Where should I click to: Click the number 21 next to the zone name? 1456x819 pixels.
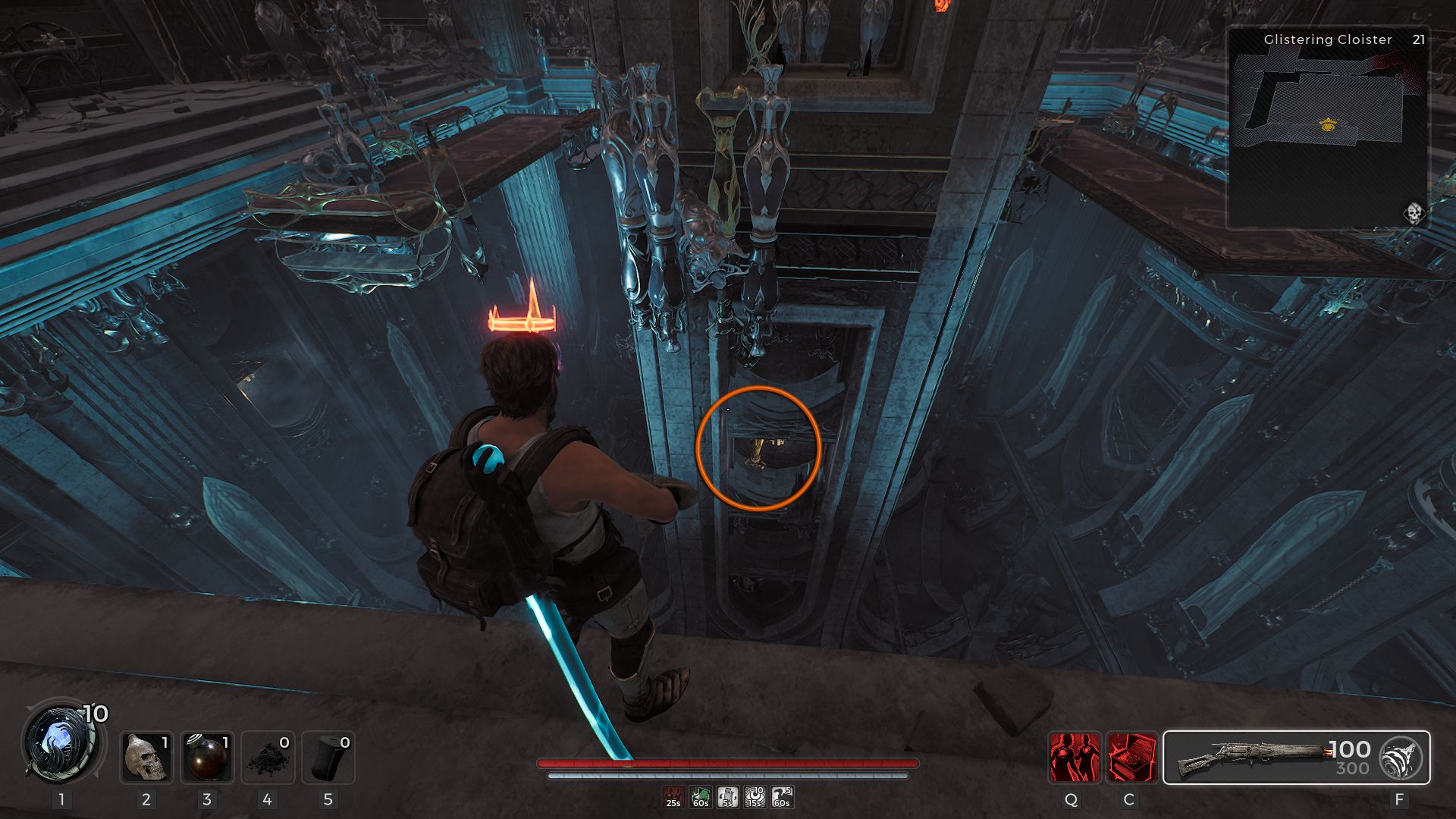click(1419, 39)
